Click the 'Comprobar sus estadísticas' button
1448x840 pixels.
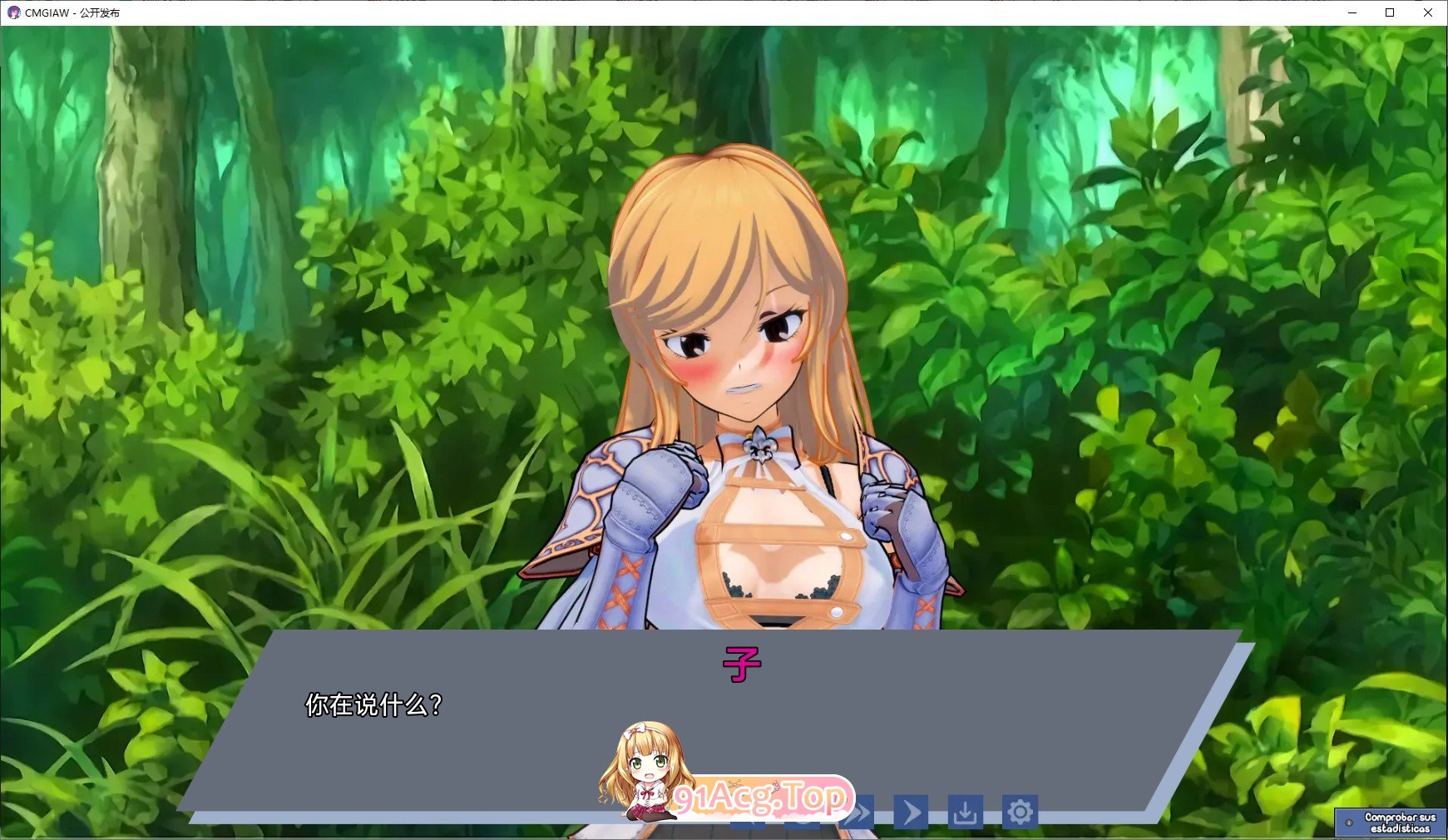pos(1390,823)
